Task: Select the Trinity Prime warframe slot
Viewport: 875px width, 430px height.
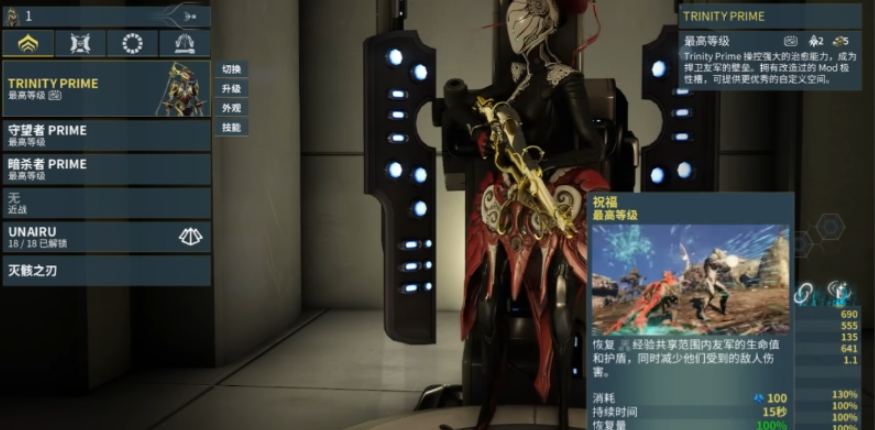Action: (106, 88)
